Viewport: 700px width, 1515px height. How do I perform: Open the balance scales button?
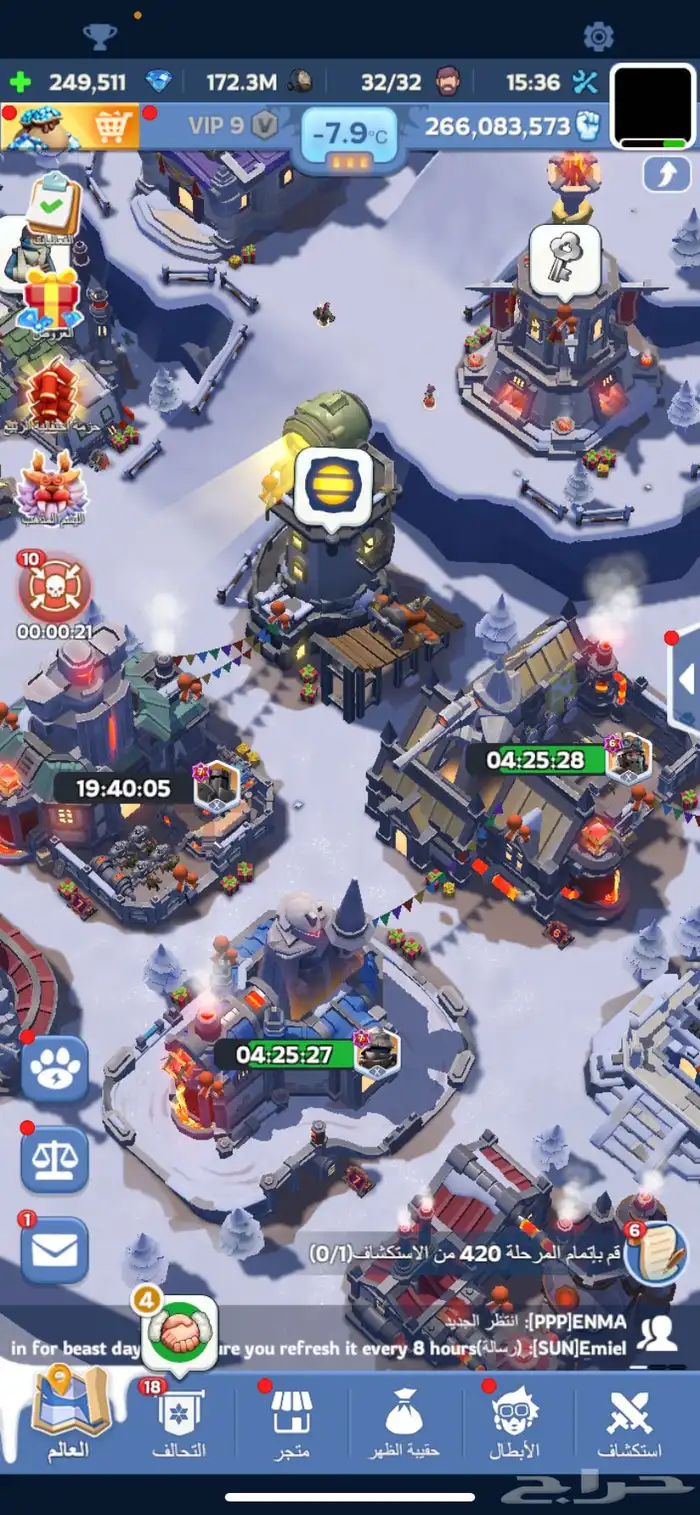55,1160
